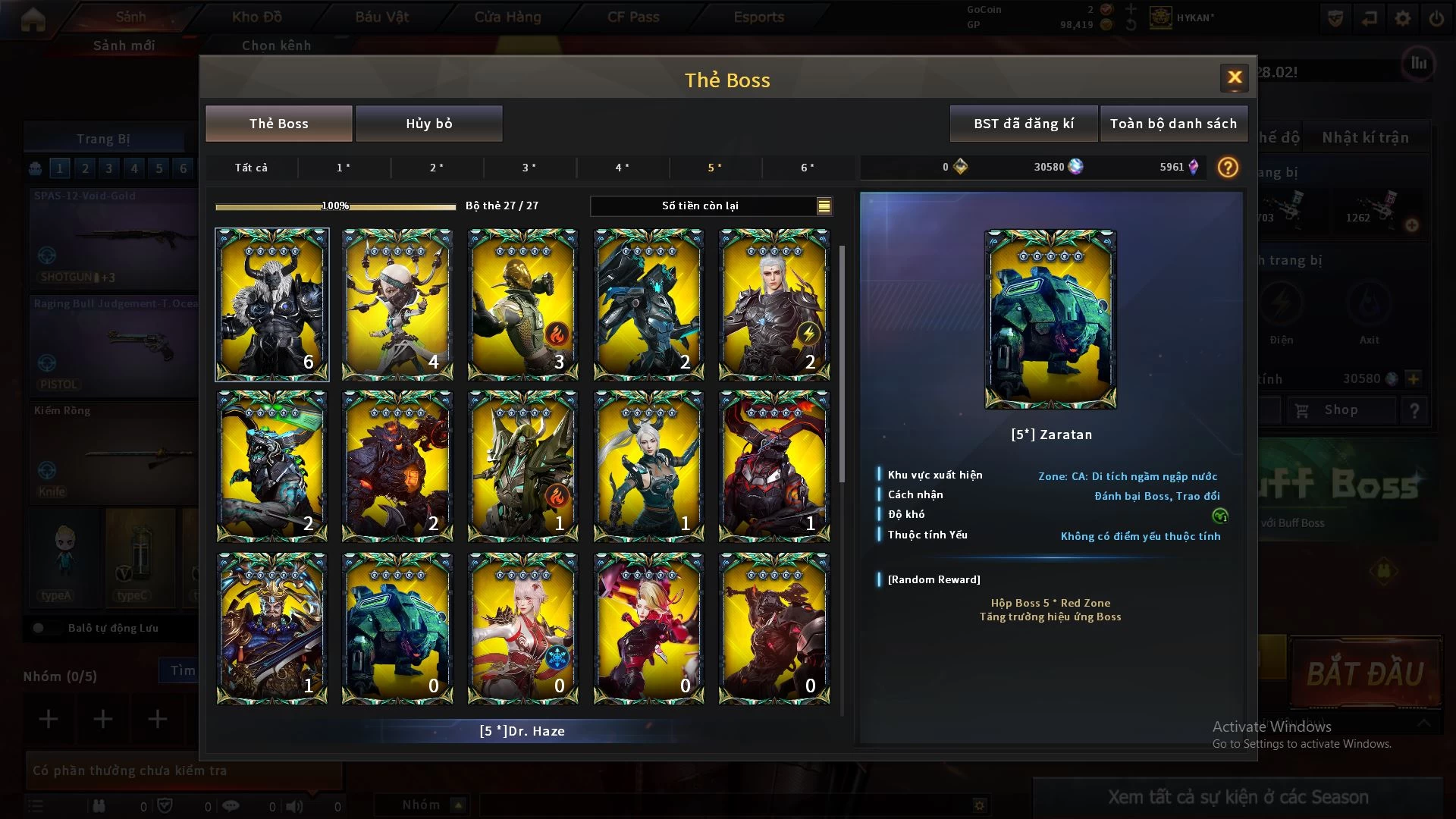Close the Thẻ Boss window
This screenshot has width=1456, height=819.
[x=1234, y=77]
